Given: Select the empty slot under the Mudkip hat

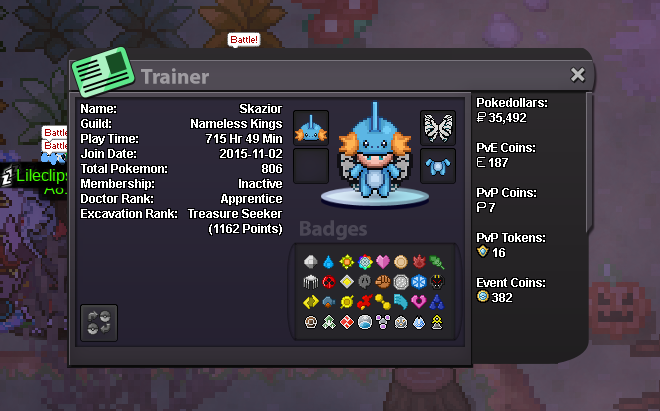Looking at the screenshot, I should click(x=311, y=166).
